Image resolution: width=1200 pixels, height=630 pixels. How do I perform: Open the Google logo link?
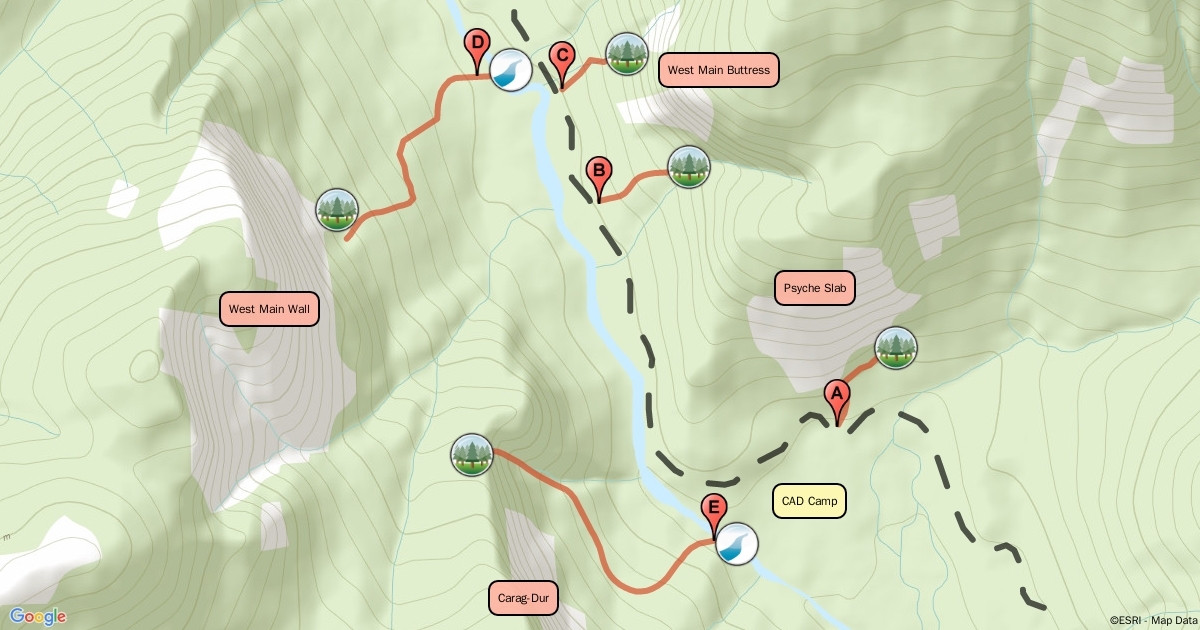38,616
